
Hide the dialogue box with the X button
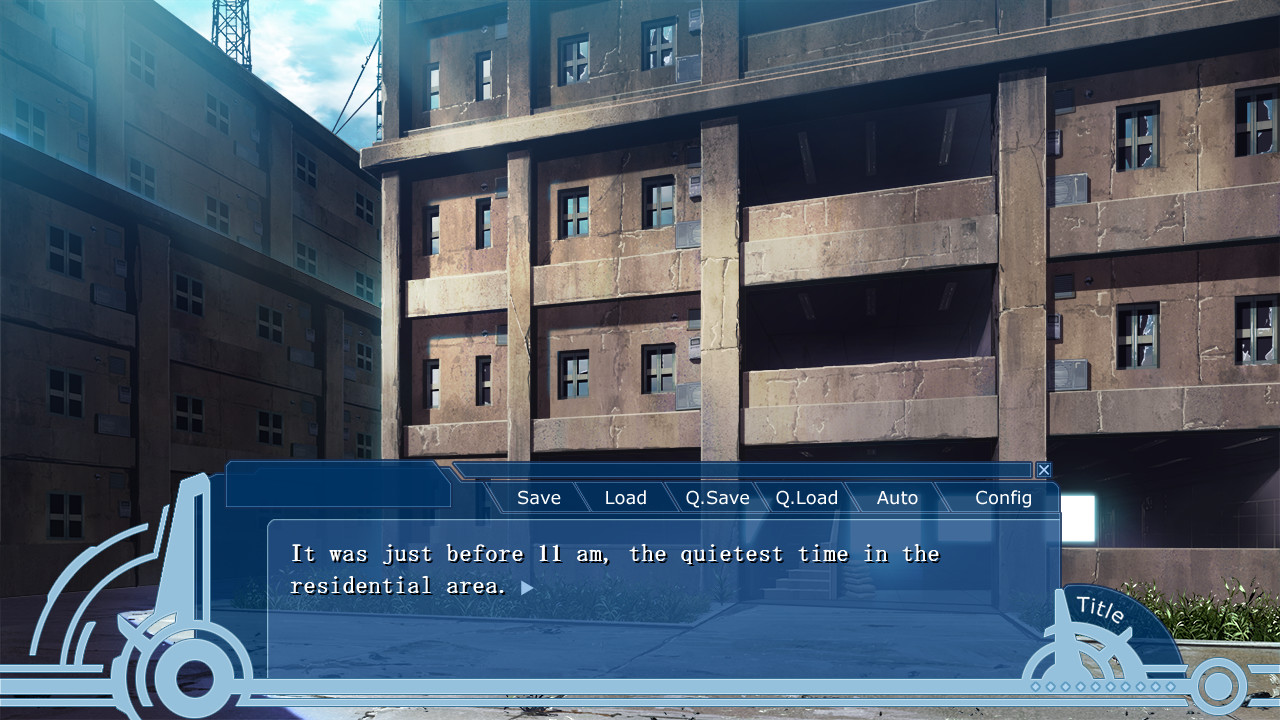1044,469
